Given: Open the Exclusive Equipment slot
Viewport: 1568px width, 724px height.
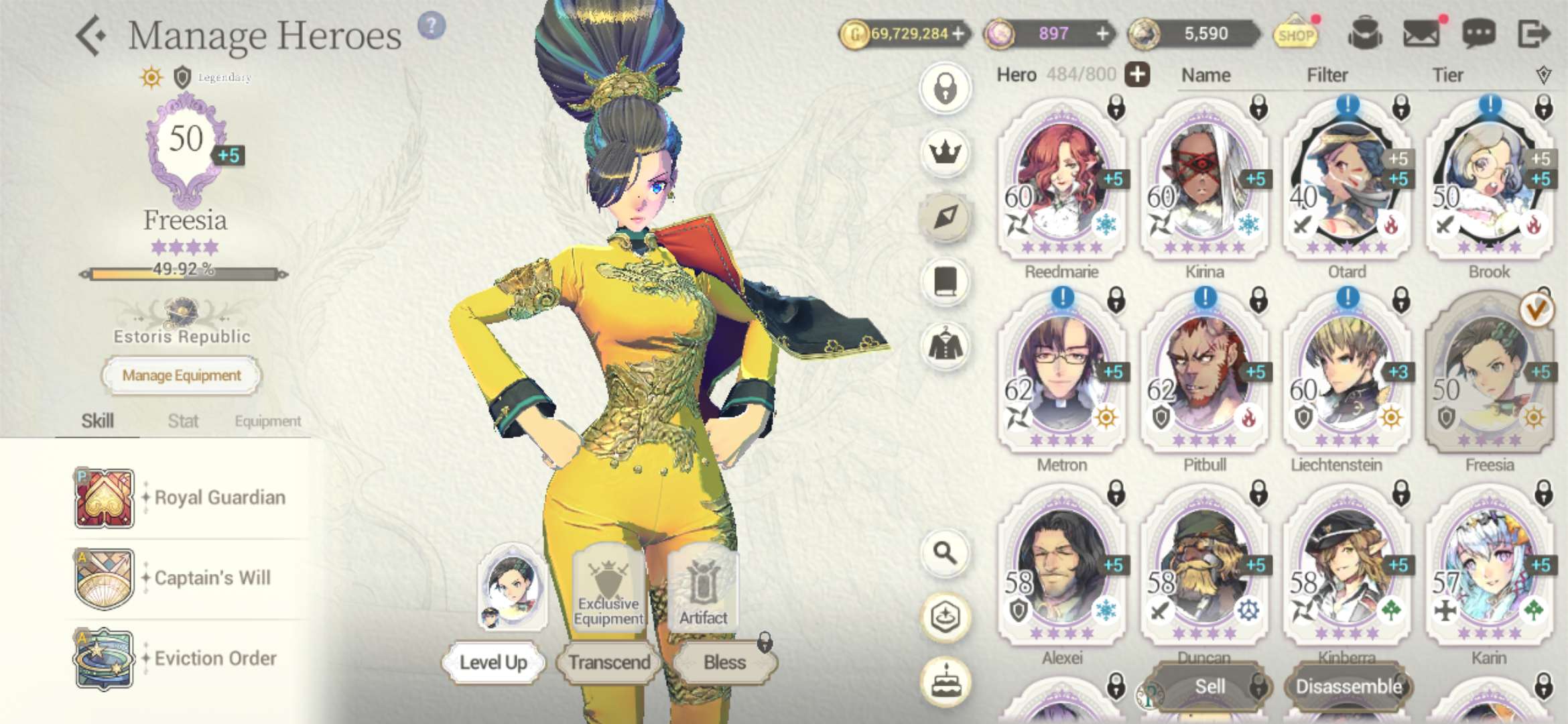Looking at the screenshot, I should tap(608, 590).
